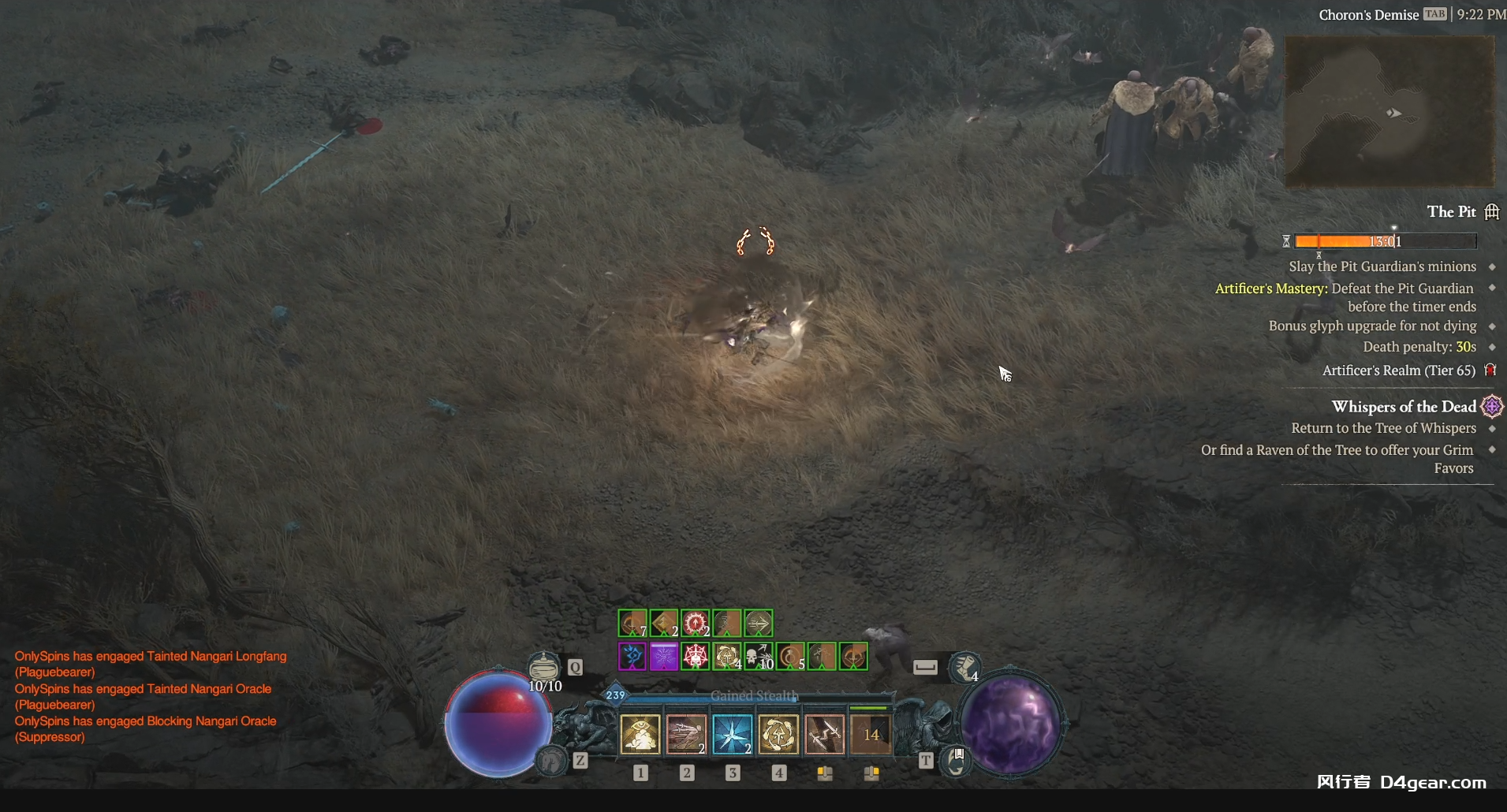This screenshot has height=812, width=1507.
Task: Drink from the healing potion flask
Action: tap(543, 667)
